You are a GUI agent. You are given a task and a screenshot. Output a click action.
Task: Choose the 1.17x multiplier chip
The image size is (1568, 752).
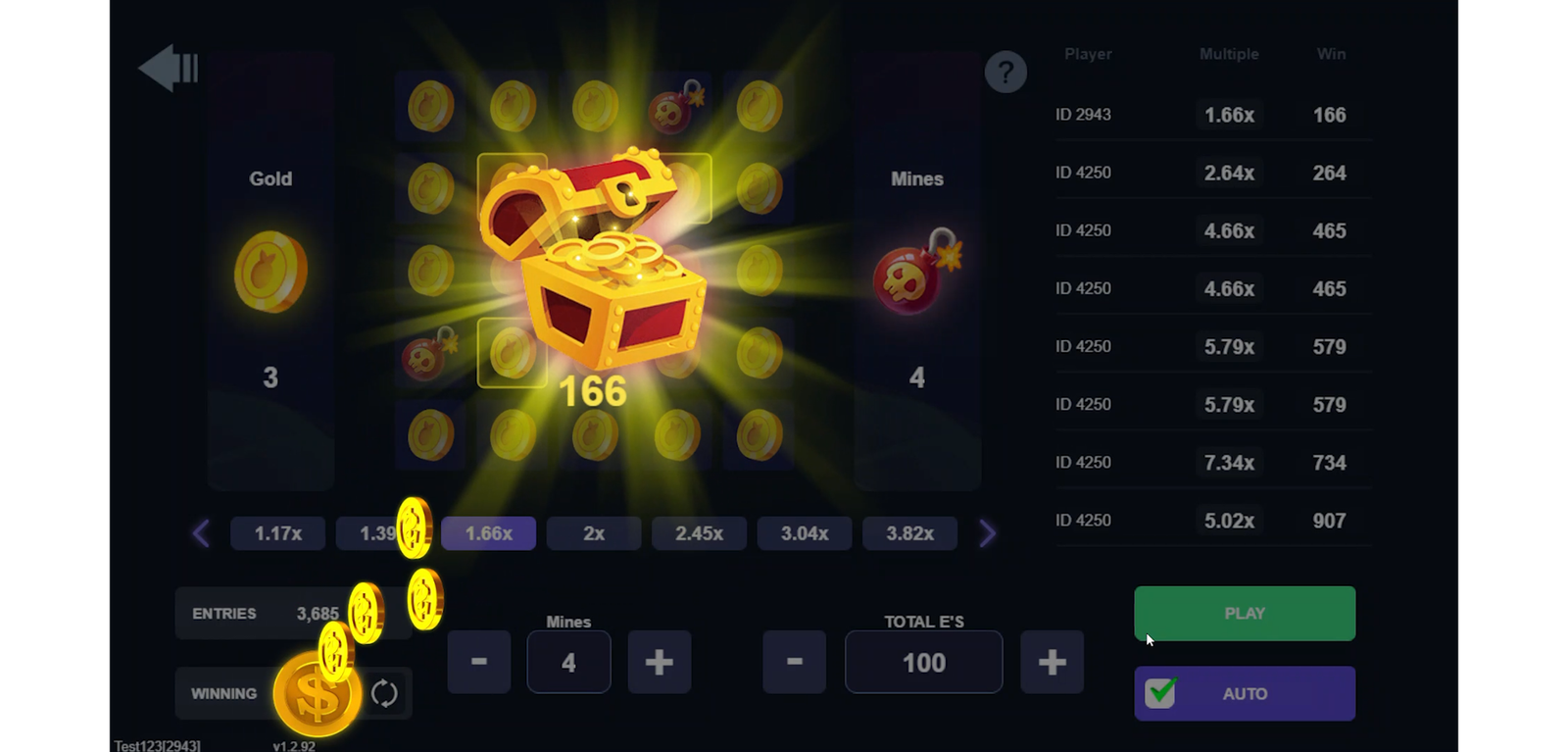278,533
